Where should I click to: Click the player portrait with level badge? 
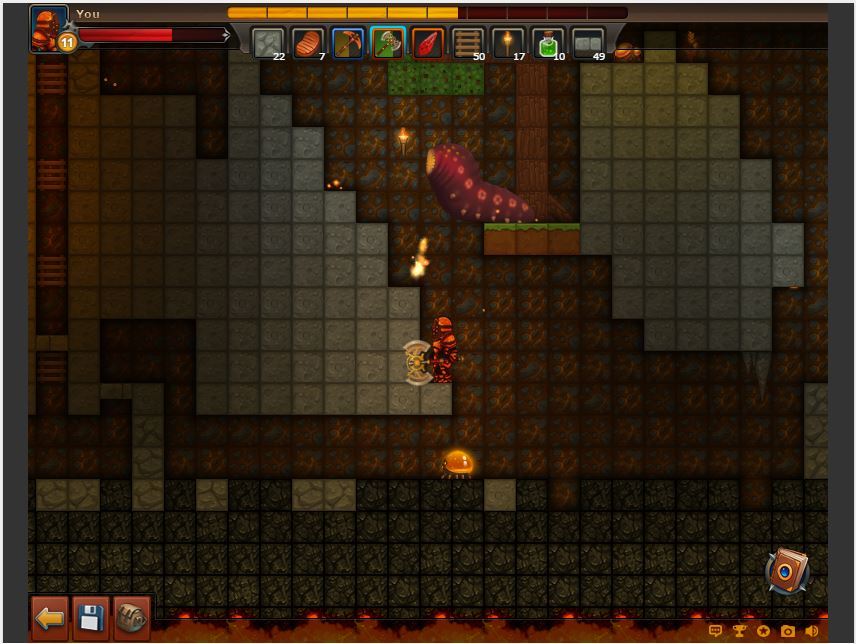point(50,29)
